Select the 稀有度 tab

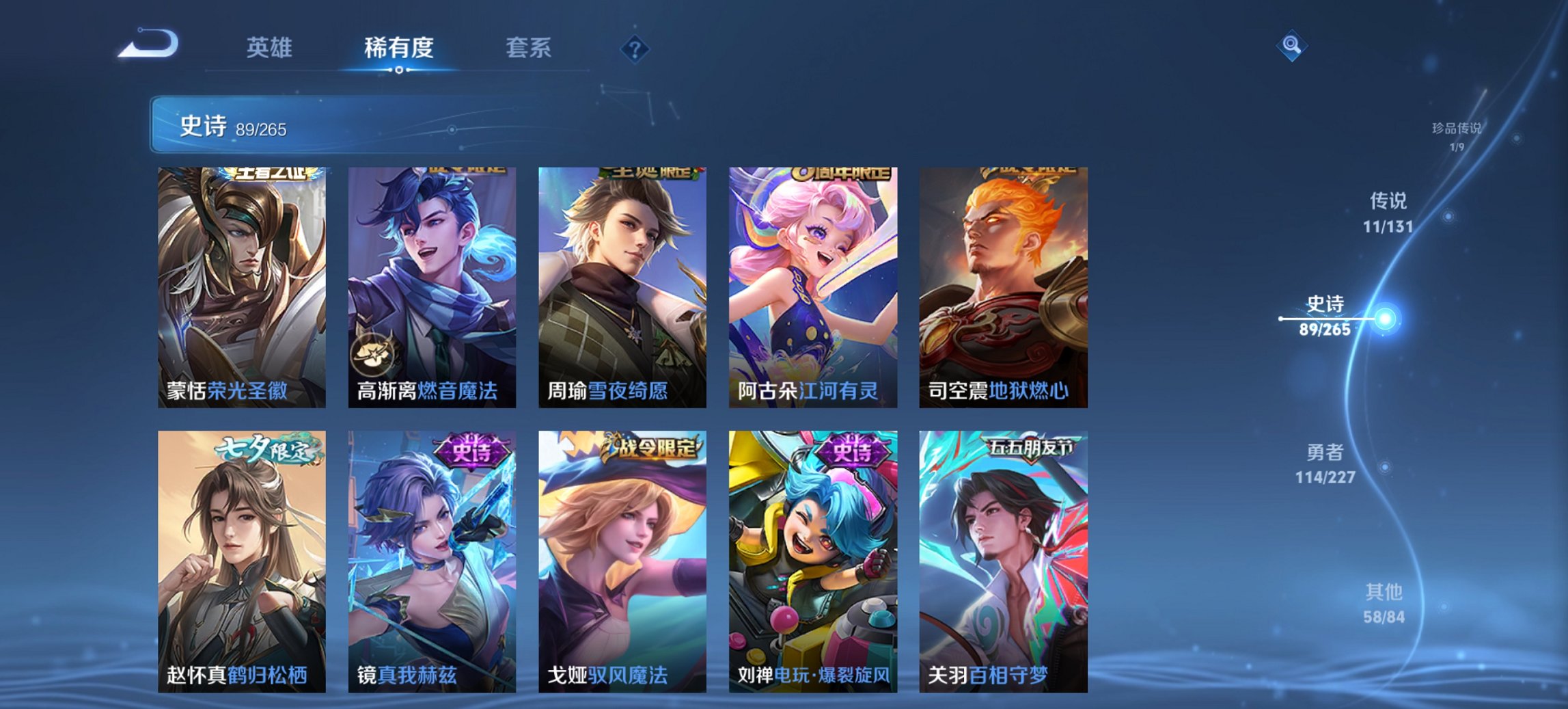(x=398, y=49)
